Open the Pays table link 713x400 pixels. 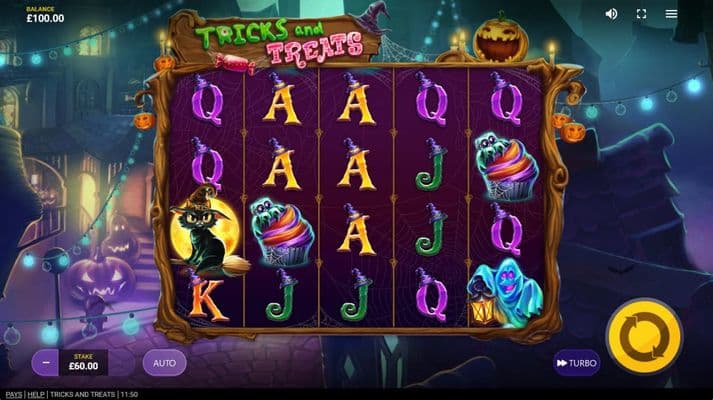coord(13,394)
